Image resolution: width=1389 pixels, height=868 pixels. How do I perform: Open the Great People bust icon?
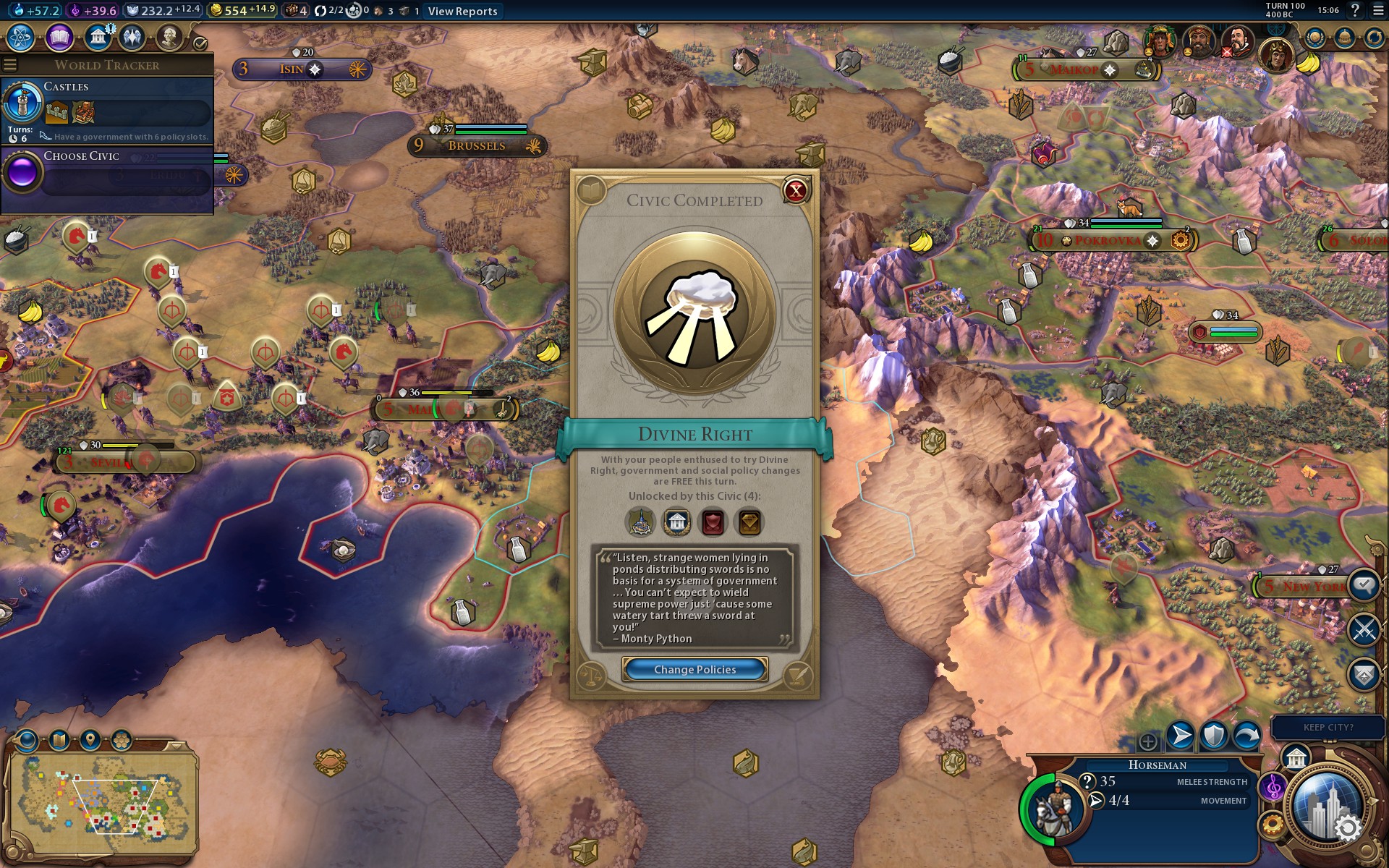pyautogui.click(x=169, y=38)
